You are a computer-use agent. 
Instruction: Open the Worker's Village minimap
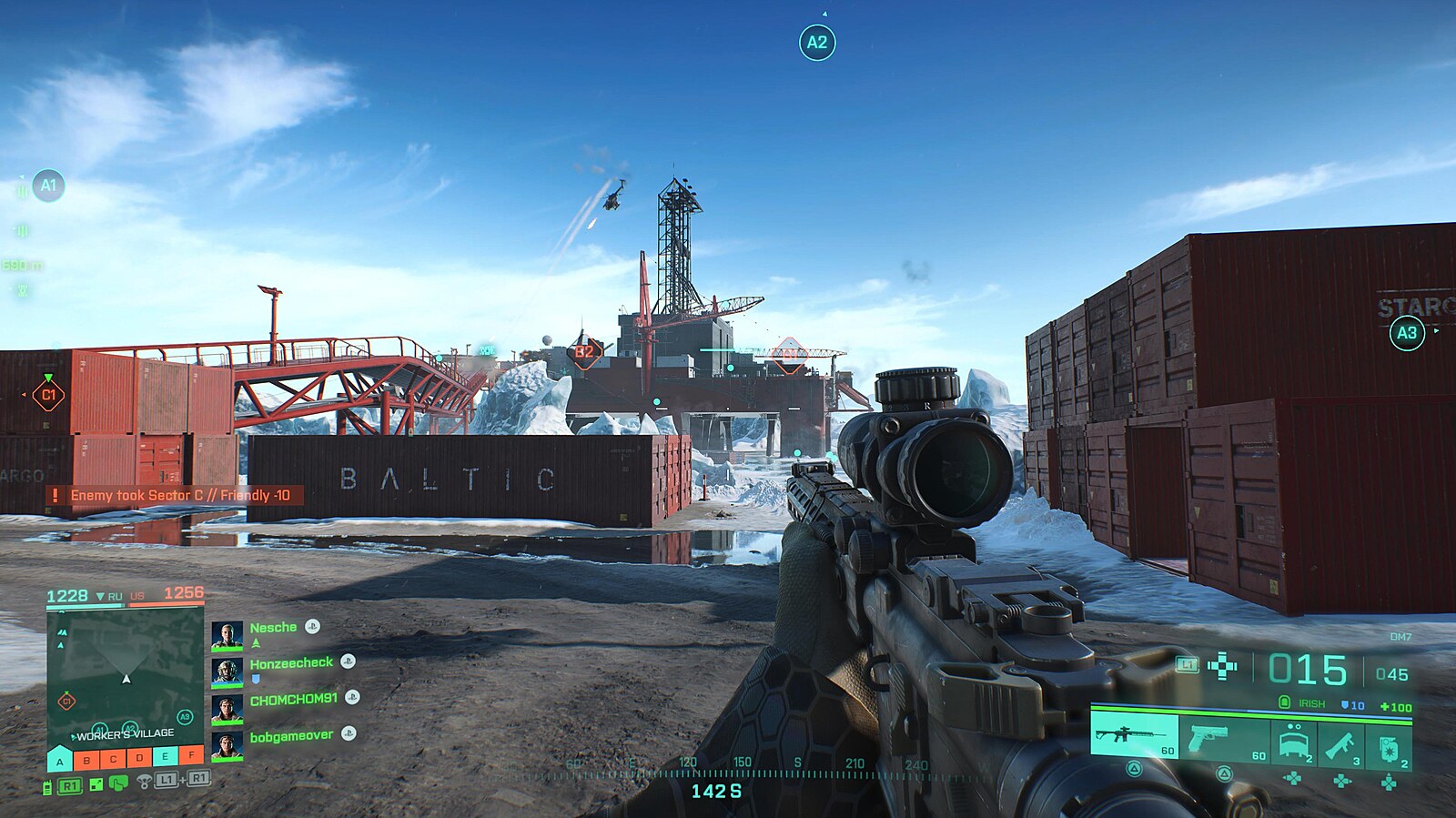pos(125,677)
